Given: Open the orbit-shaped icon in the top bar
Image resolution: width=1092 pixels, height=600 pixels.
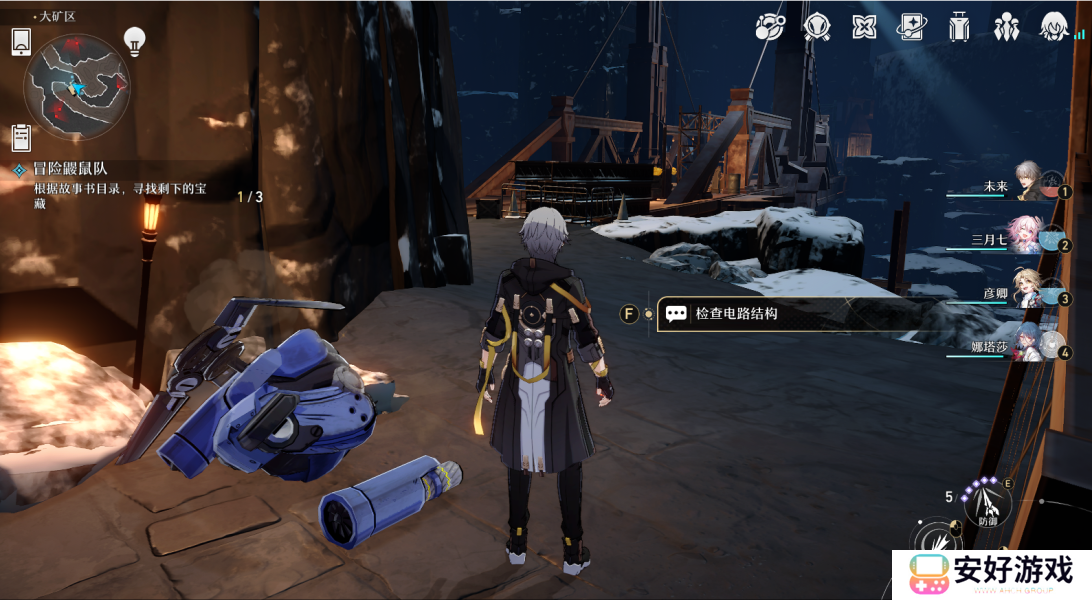Looking at the screenshot, I should click(x=770, y=27).
